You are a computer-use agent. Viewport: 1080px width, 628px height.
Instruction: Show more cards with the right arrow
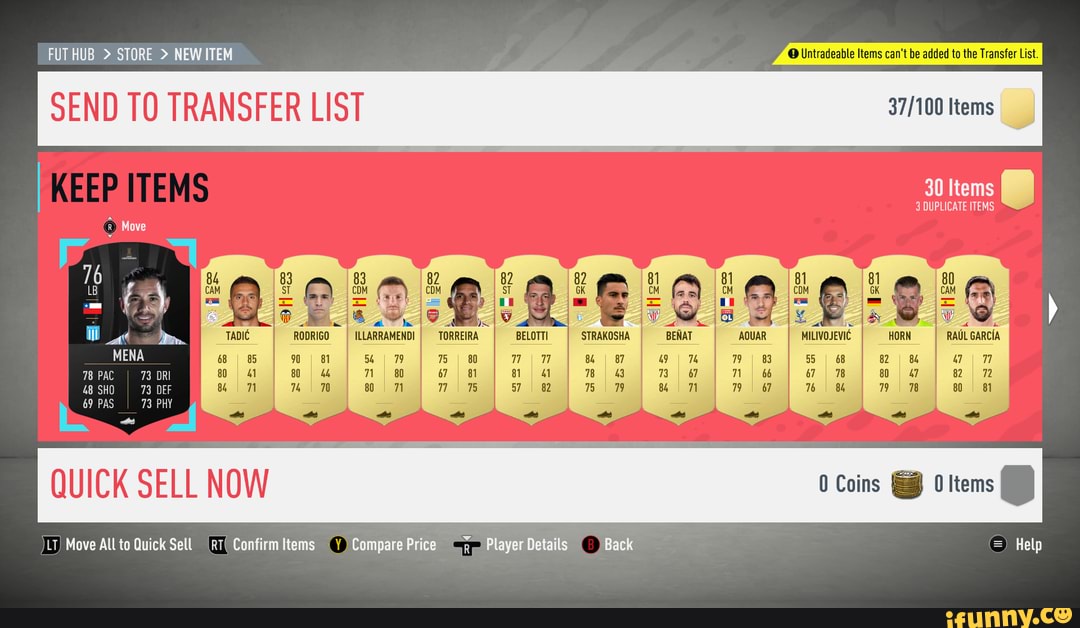click(x=1051, y=311)
